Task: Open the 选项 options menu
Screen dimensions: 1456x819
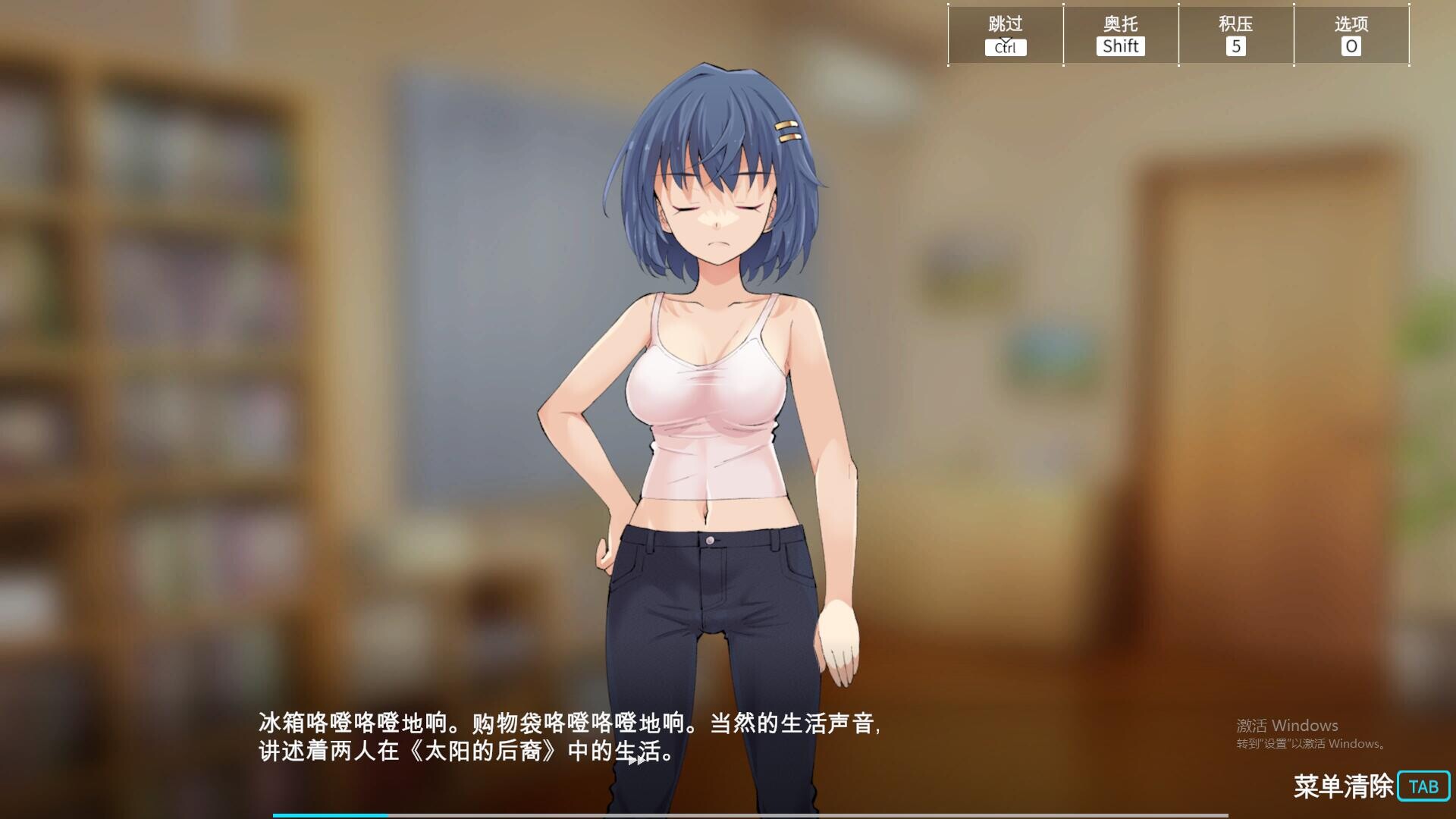Action: [1351, 35]
